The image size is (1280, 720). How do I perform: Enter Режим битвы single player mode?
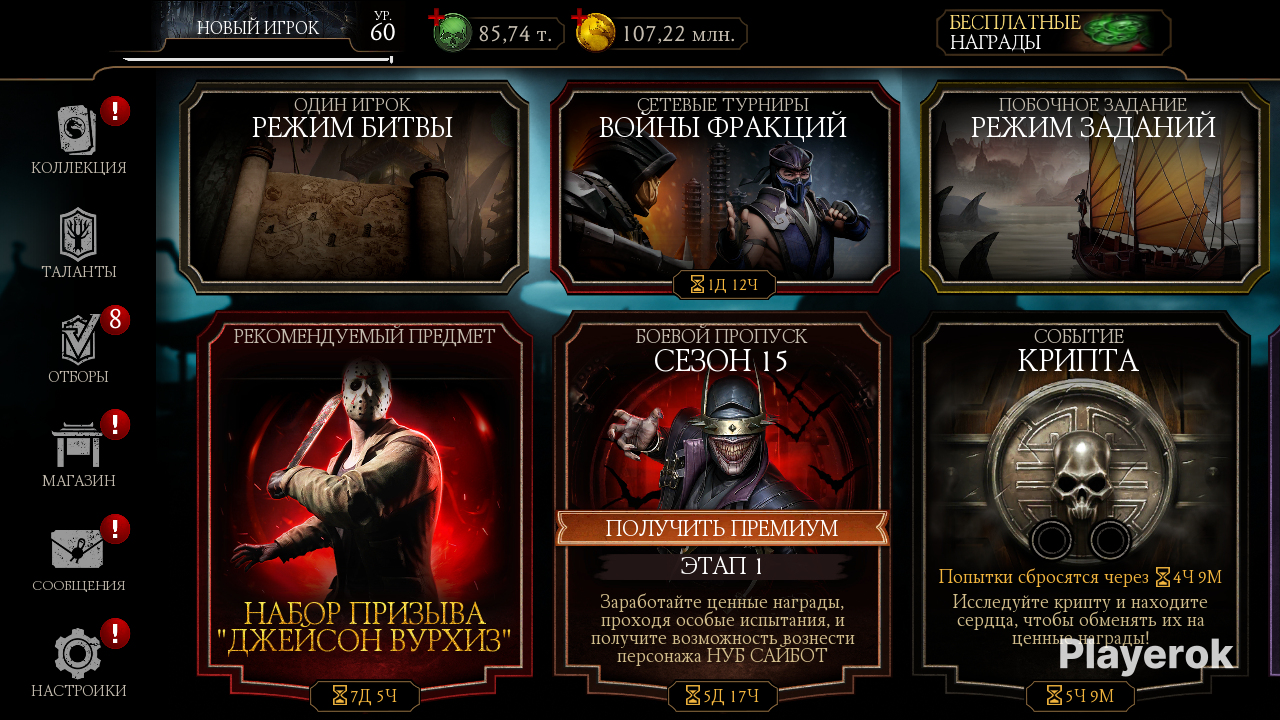point(354,188)
